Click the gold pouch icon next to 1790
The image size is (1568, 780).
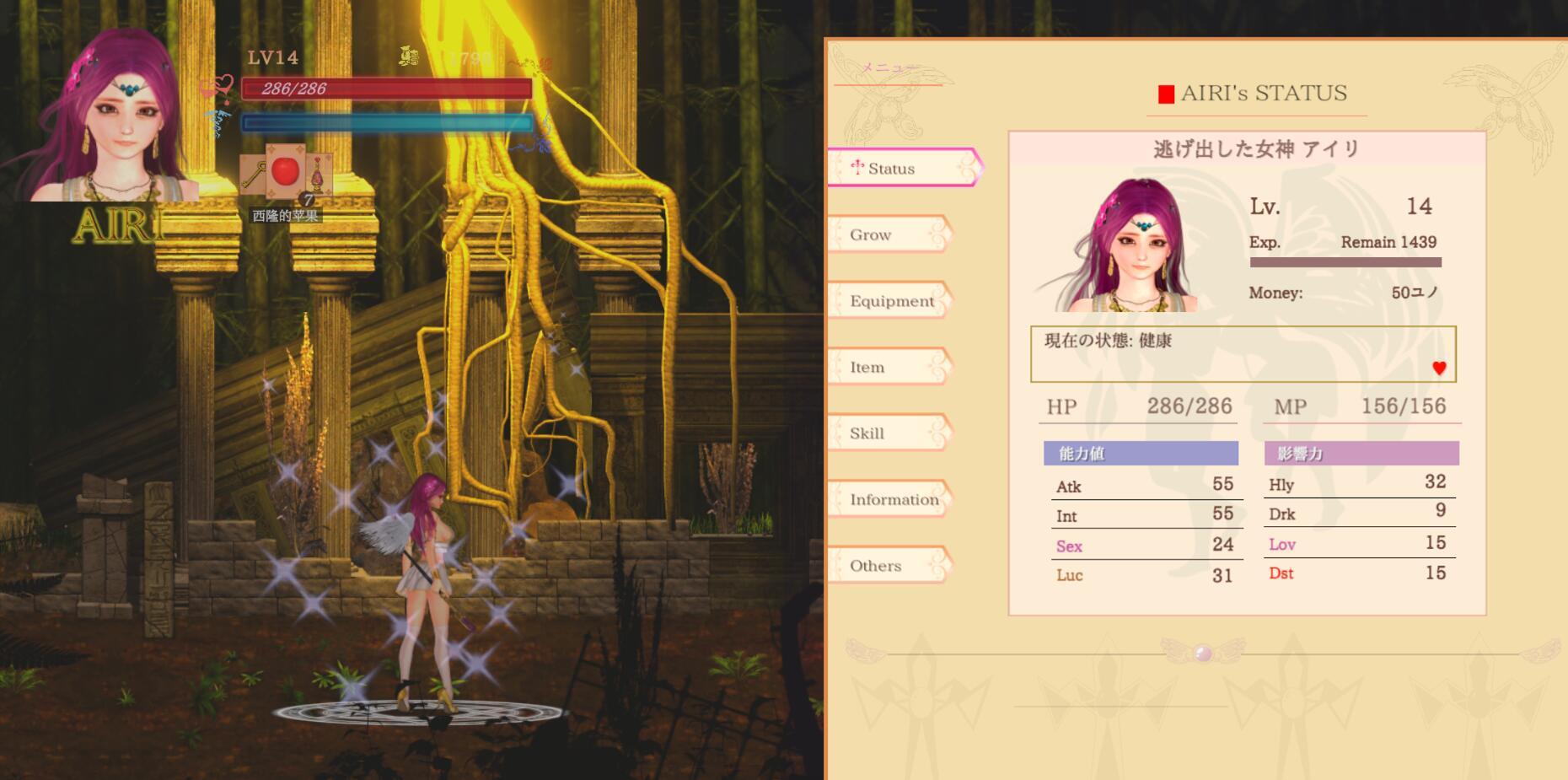click(x=411, y=56)
